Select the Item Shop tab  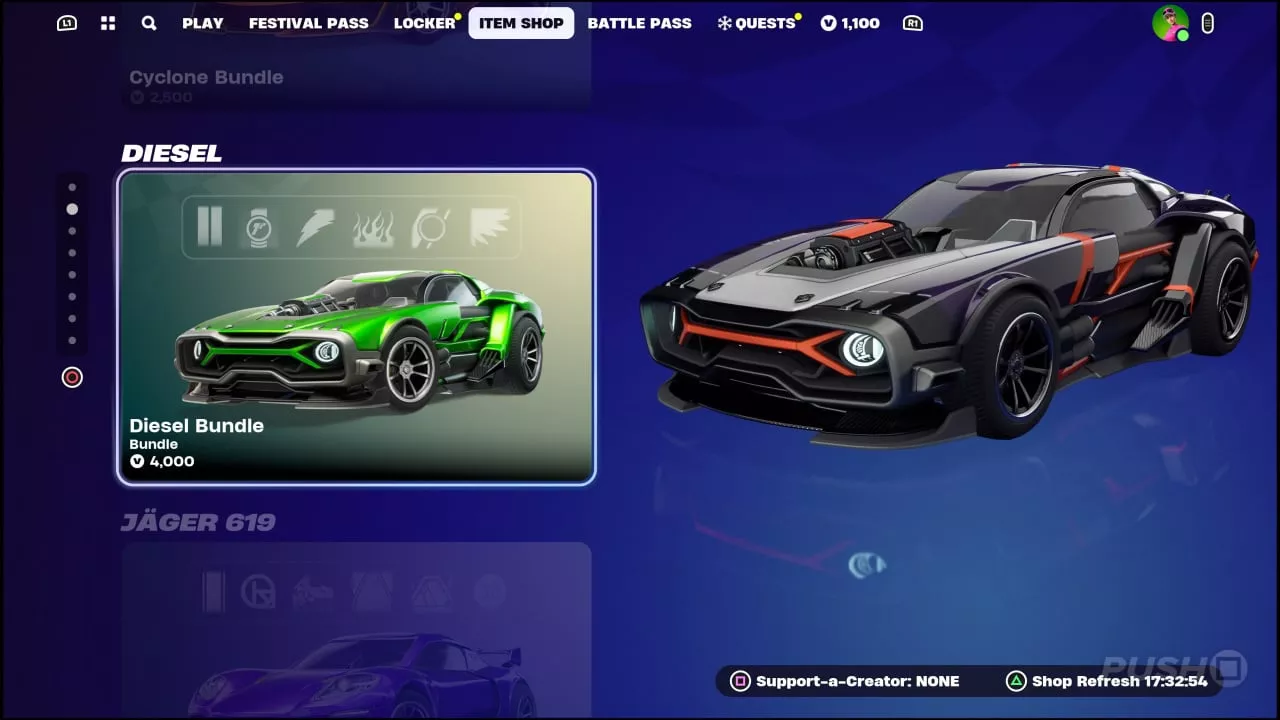coord(521,23)
